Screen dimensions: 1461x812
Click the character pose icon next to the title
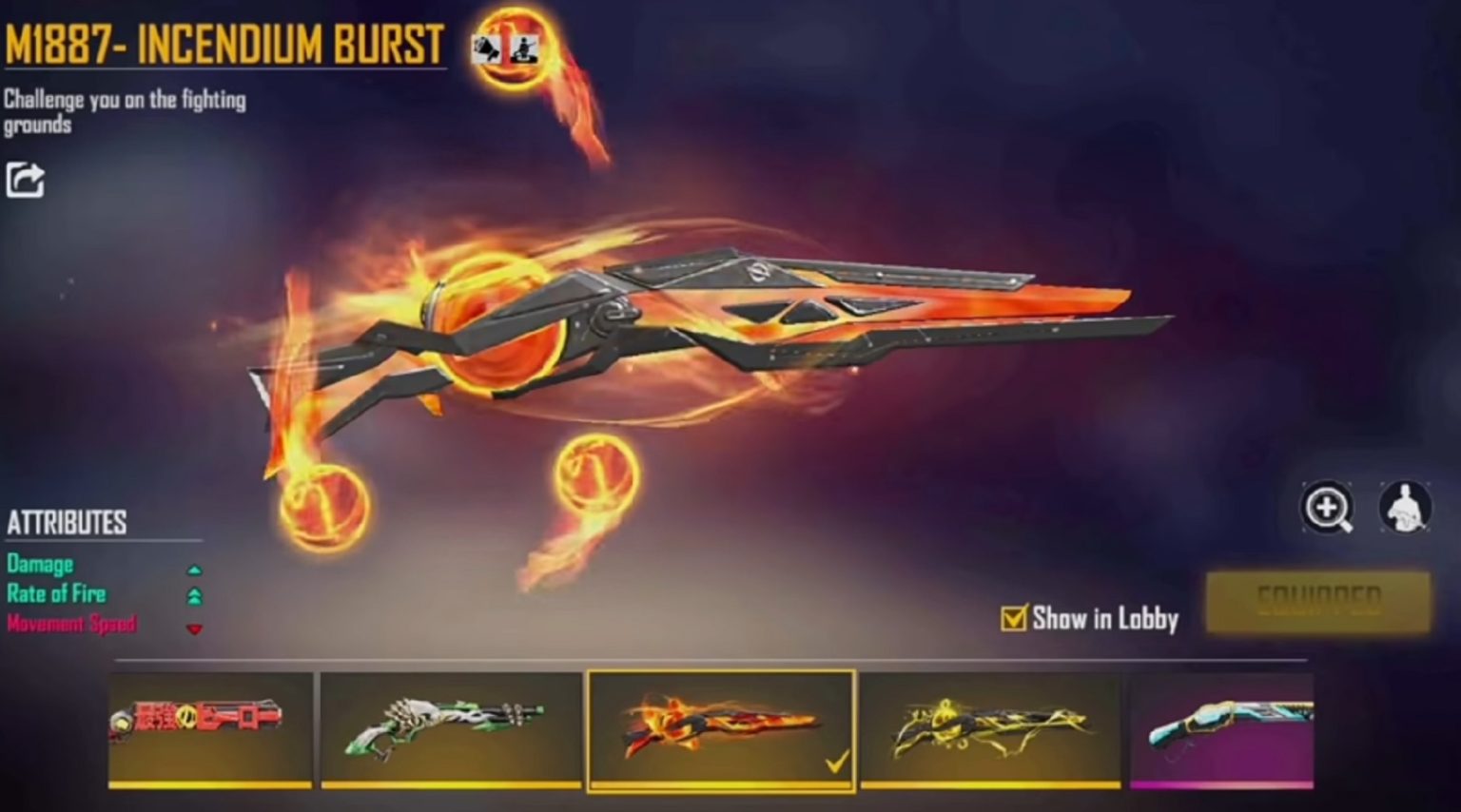523,49
